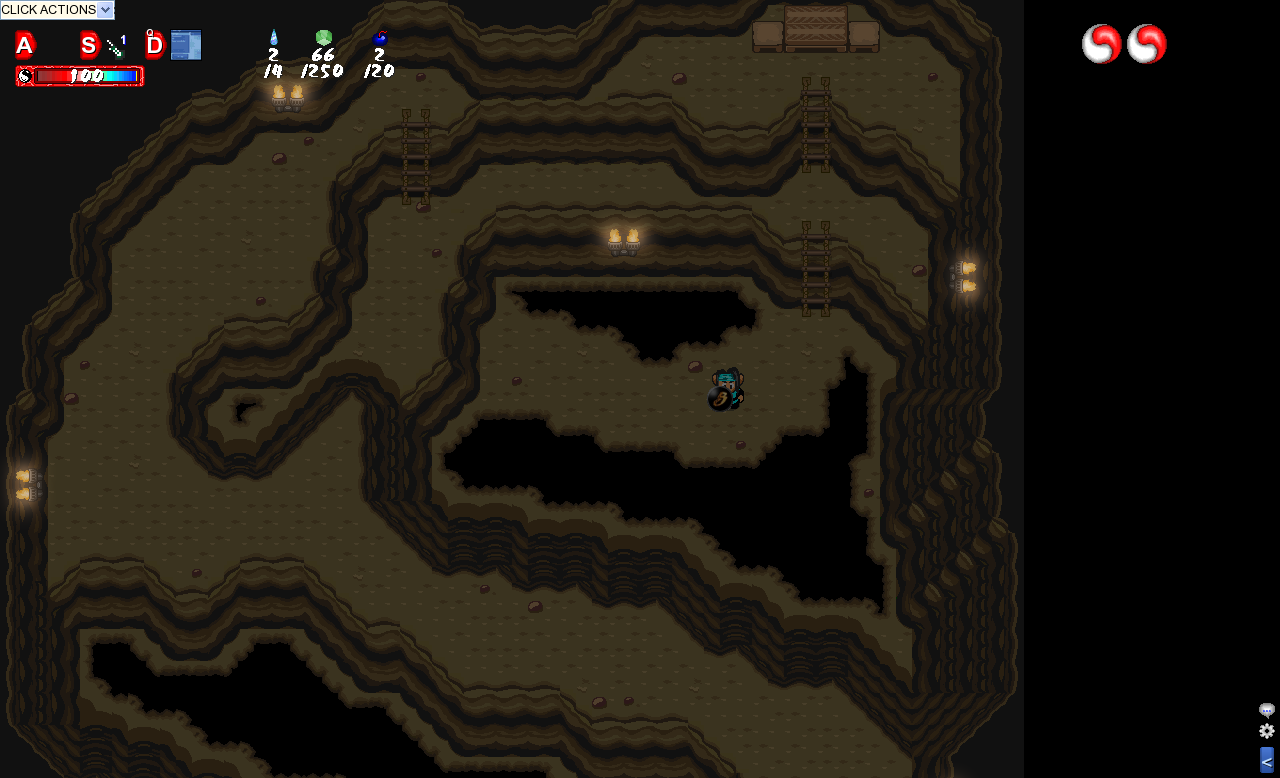Select the red A action slot
The width and height of the screenshot is (1280, 778).
pyautogui.click(x=25, y=45)
